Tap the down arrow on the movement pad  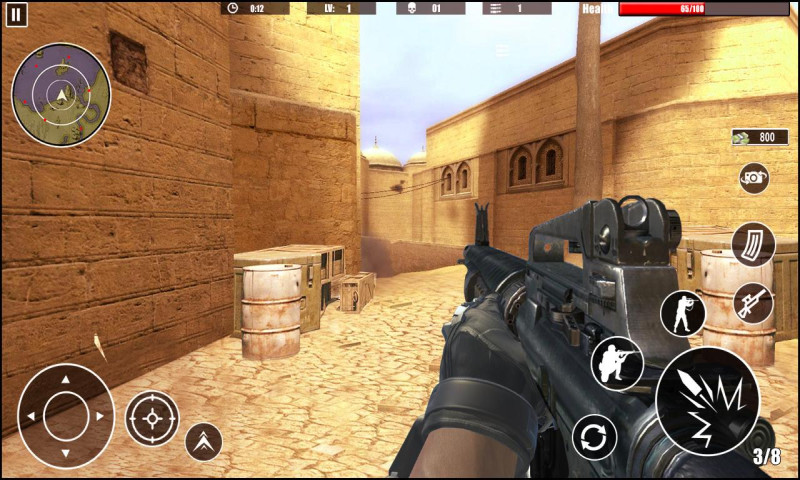click(66, 450)
